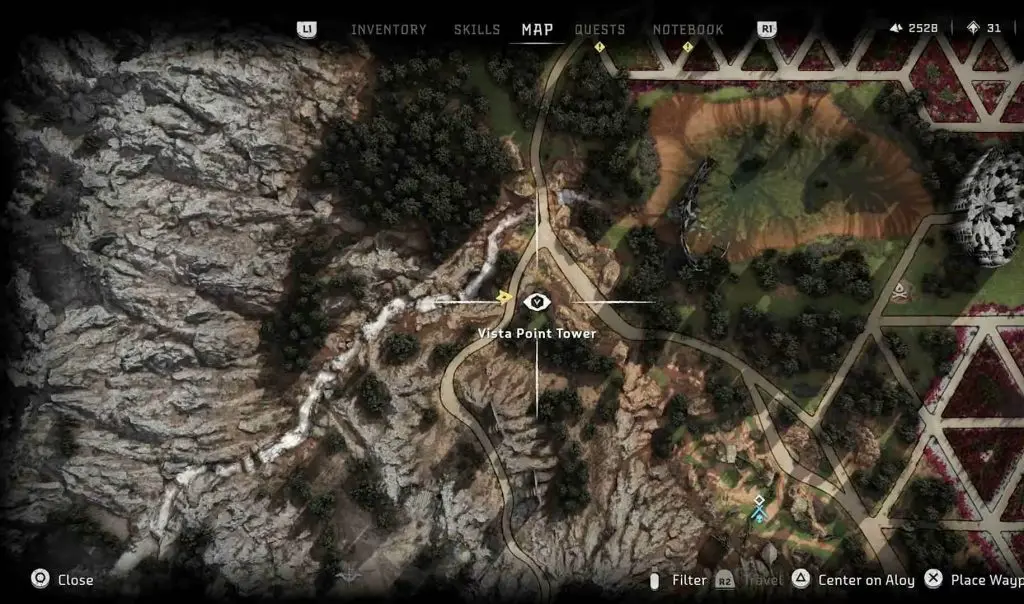
Task: Select the Map tab
Action: (537, 30)
